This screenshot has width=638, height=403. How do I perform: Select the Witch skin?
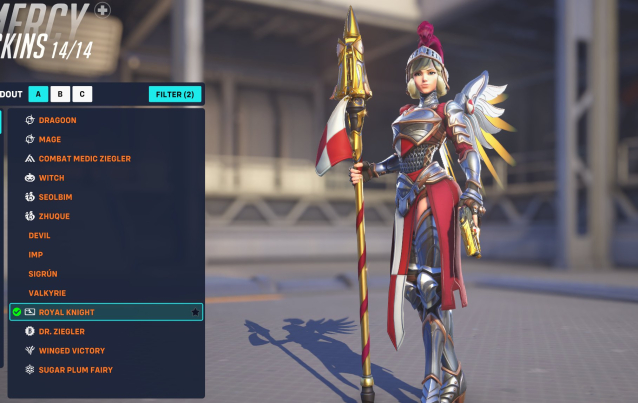click(51, 178)
